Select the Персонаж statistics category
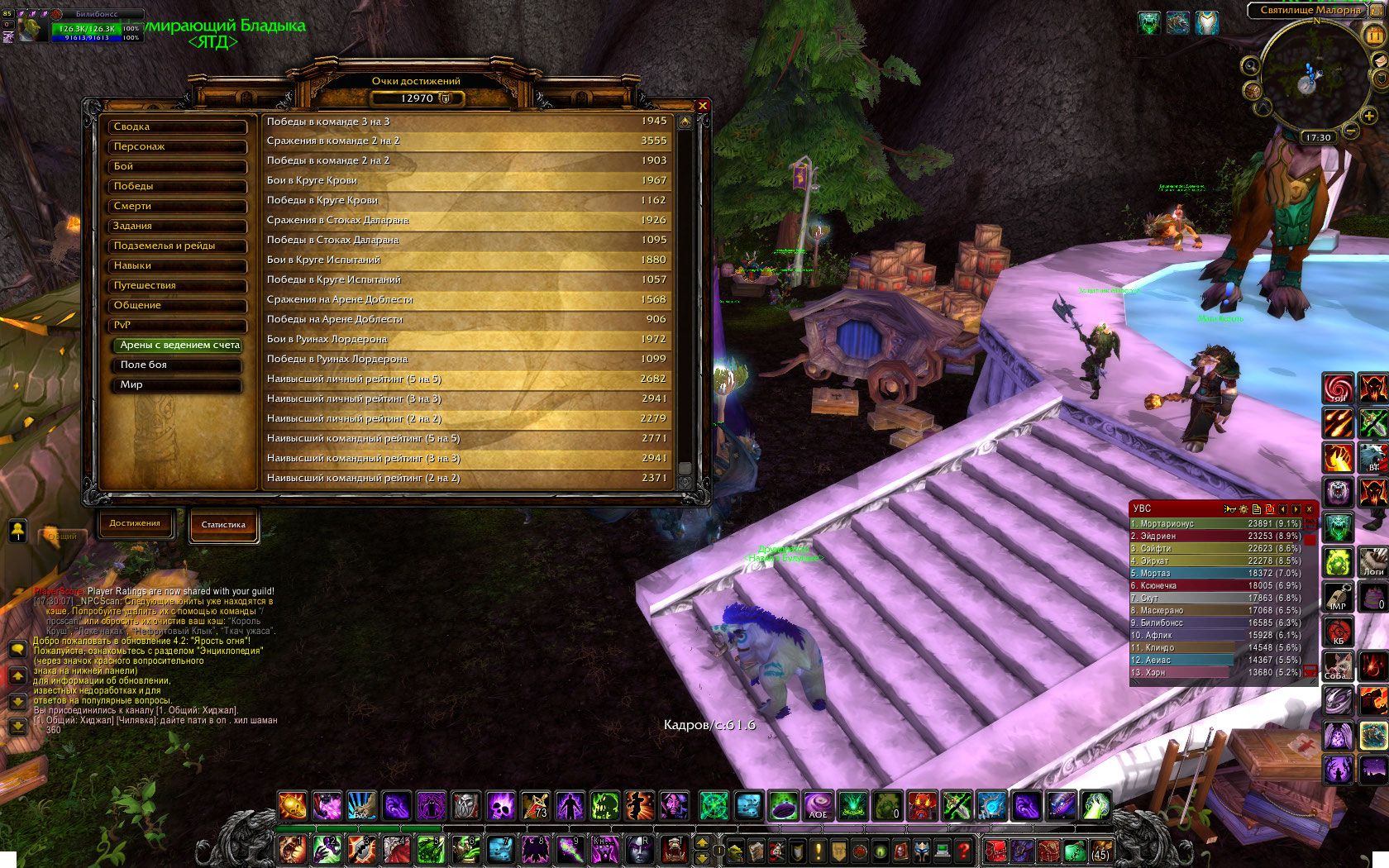The width and height of the screenshot is (1389, 868). [178, 147]
